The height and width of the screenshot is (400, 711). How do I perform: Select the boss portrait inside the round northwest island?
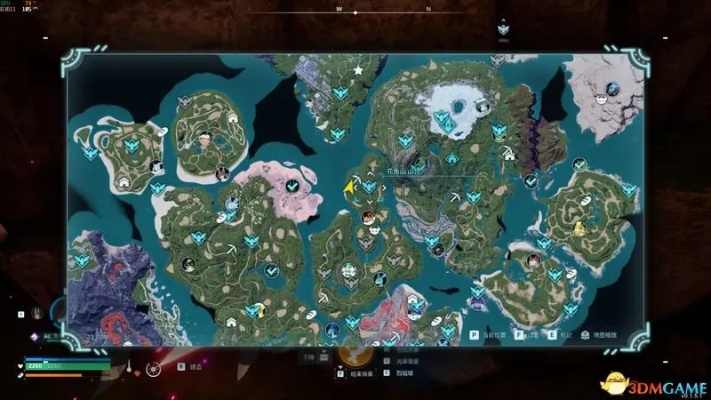[x=205, y=138]
